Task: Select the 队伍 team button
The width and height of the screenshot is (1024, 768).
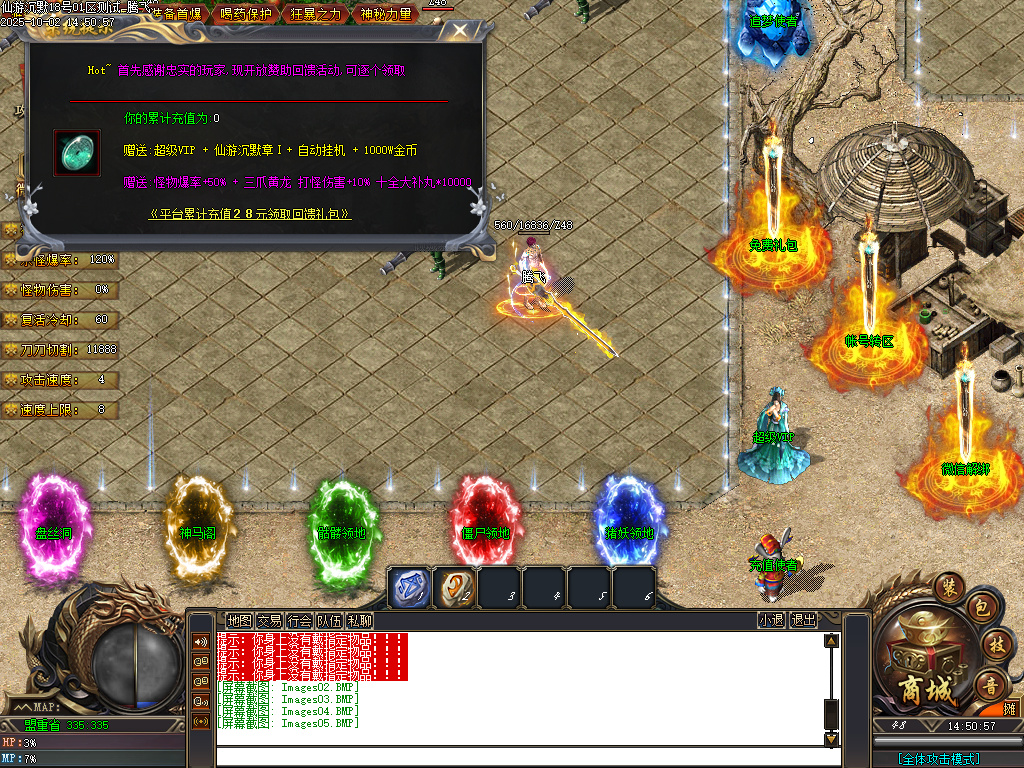Action: [x=329, y=620]
